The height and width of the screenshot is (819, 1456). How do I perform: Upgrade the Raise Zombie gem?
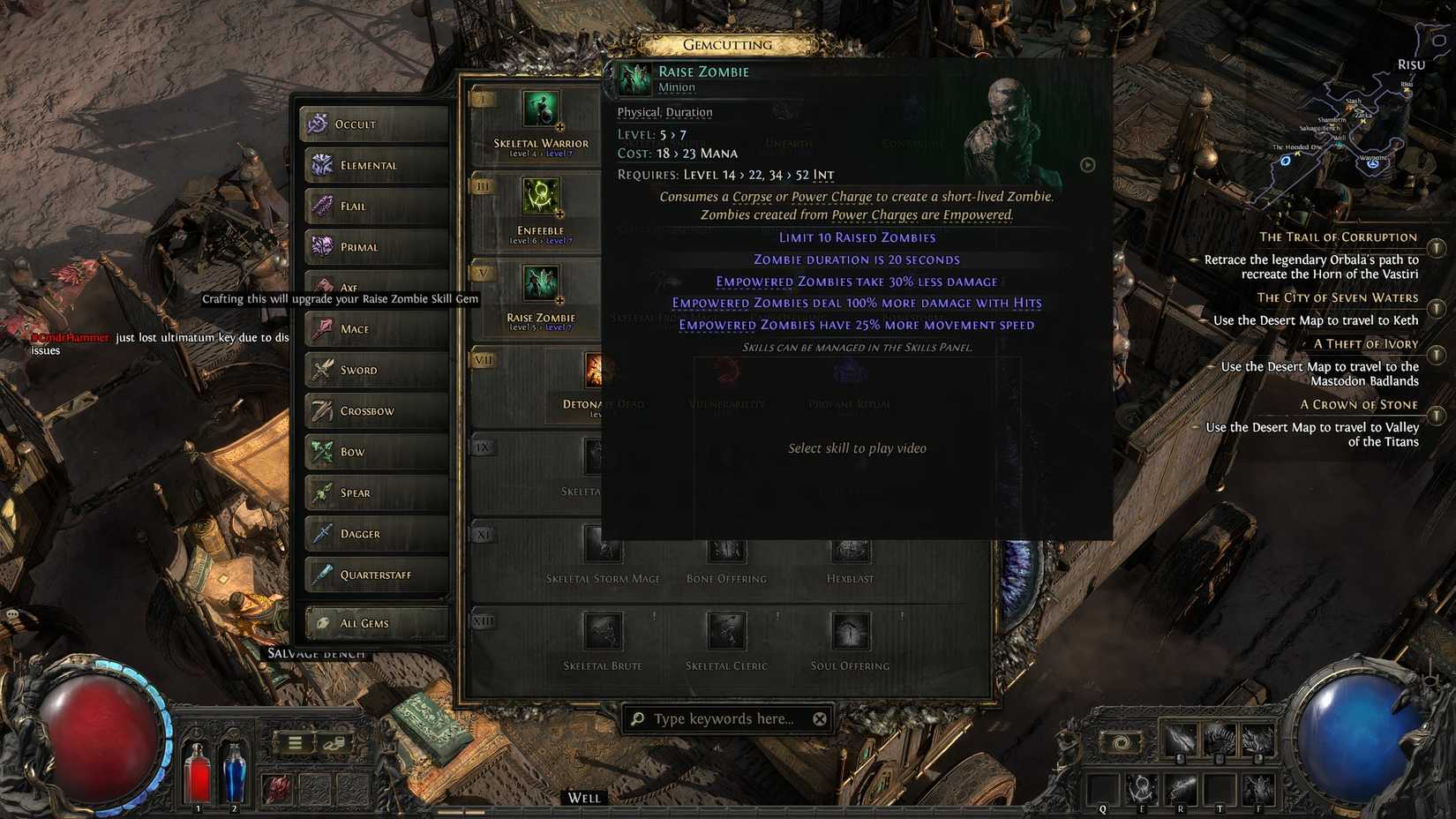pyautogui.click(x=540, y=284)
